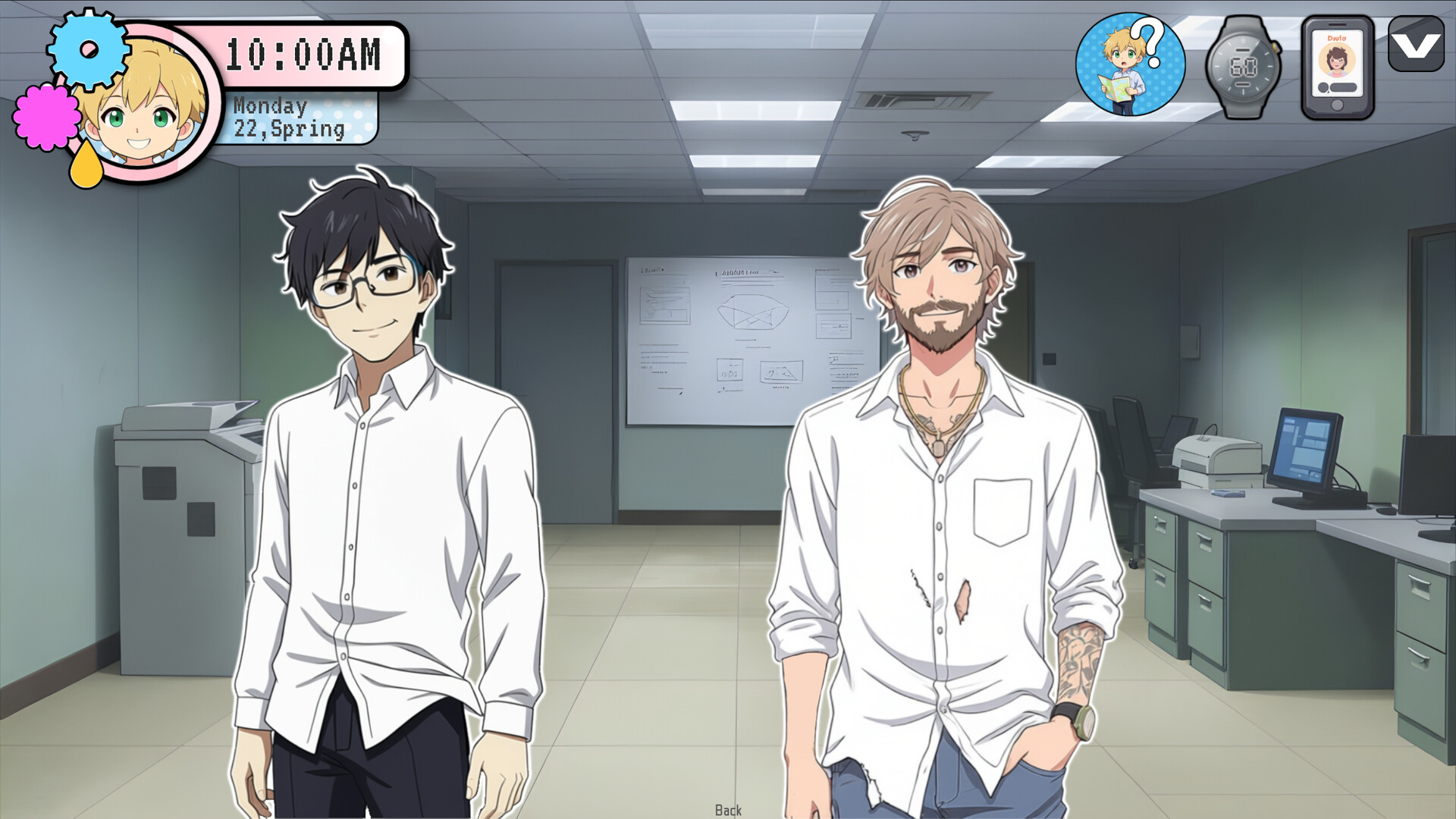
Task: Click the chat bubble on the phone screen
Action: 1344,87
